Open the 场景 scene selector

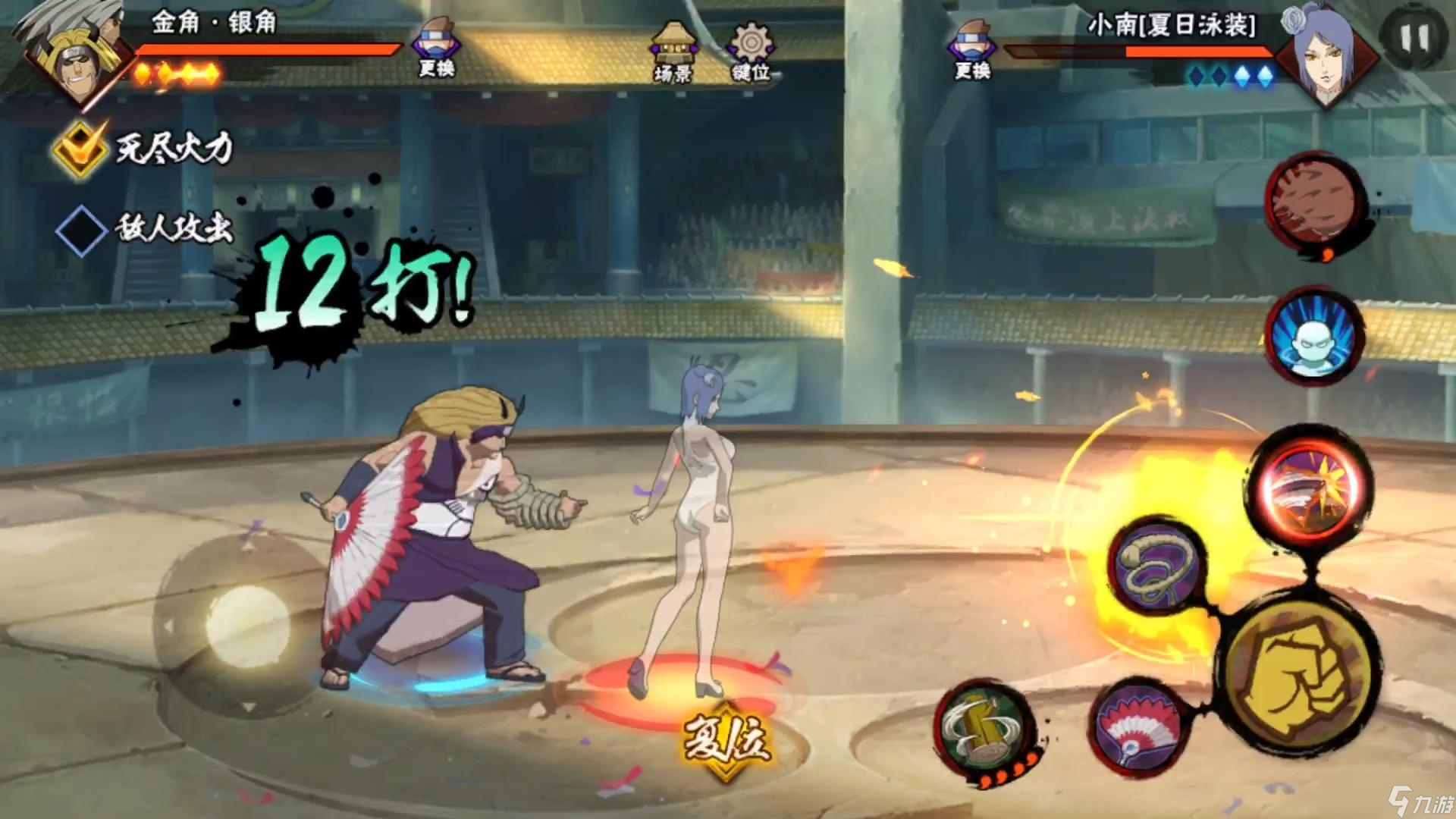tap(670, 52)
